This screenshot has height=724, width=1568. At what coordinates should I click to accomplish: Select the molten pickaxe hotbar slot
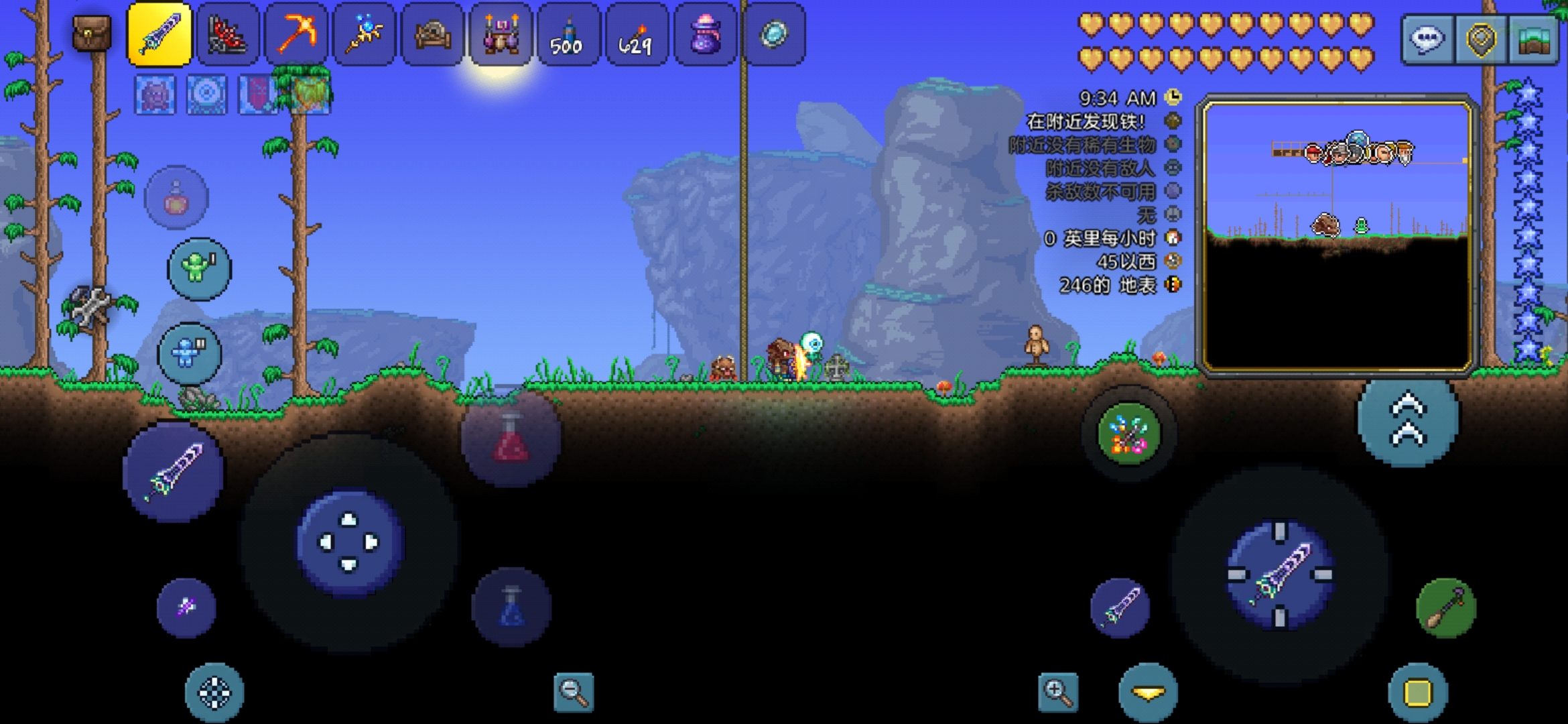coord(296,34)
